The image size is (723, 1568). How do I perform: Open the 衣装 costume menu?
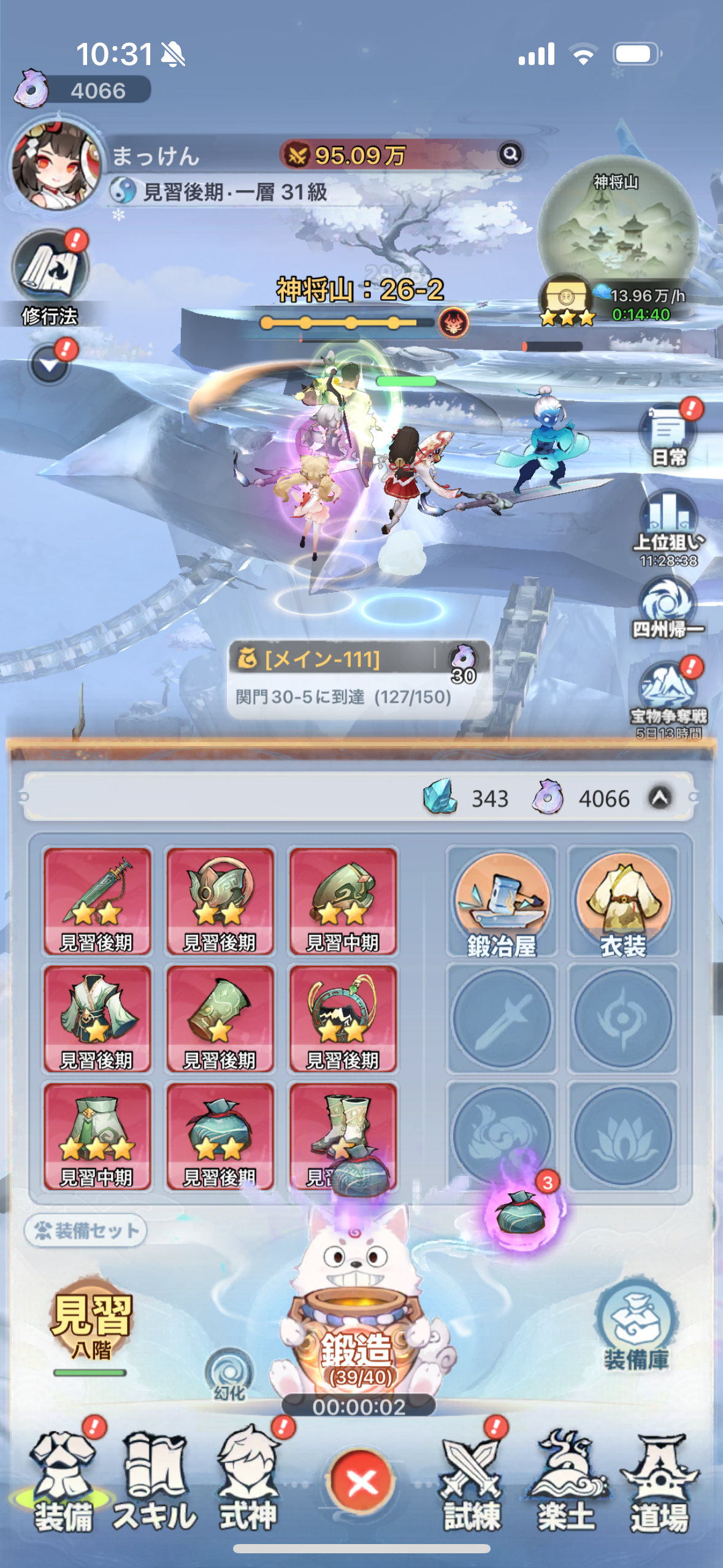point(623,901)
